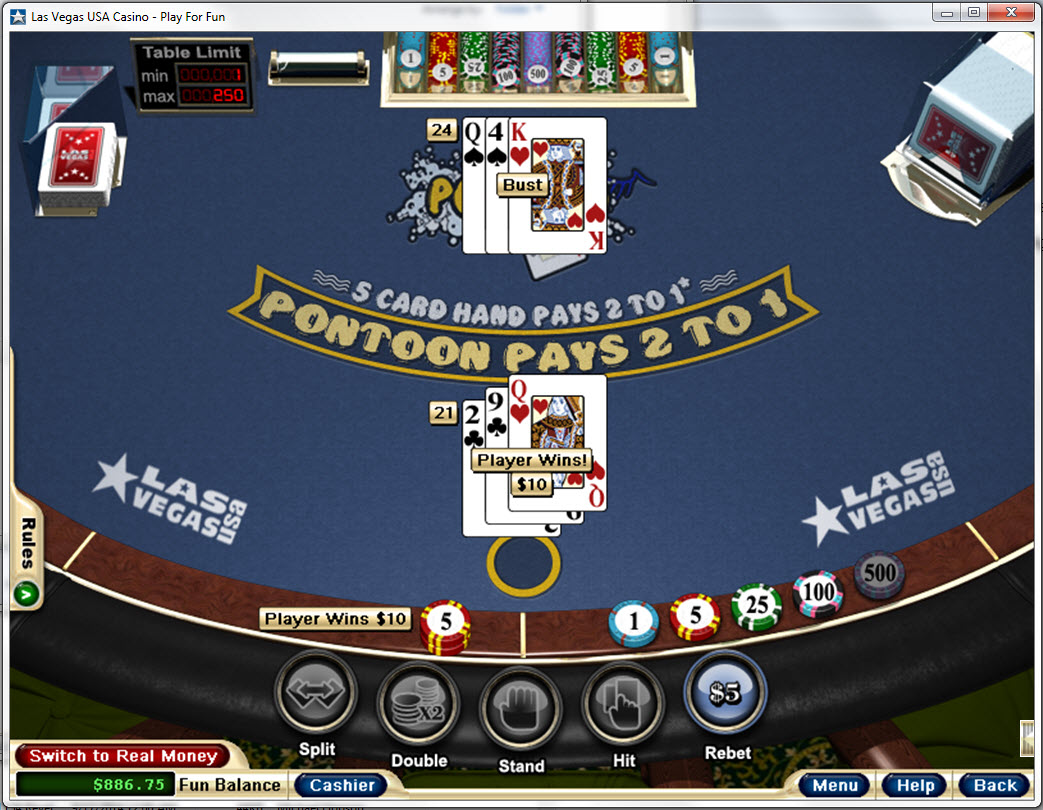
Task: Click the empty betting circle
Action: tap(523, 563)
